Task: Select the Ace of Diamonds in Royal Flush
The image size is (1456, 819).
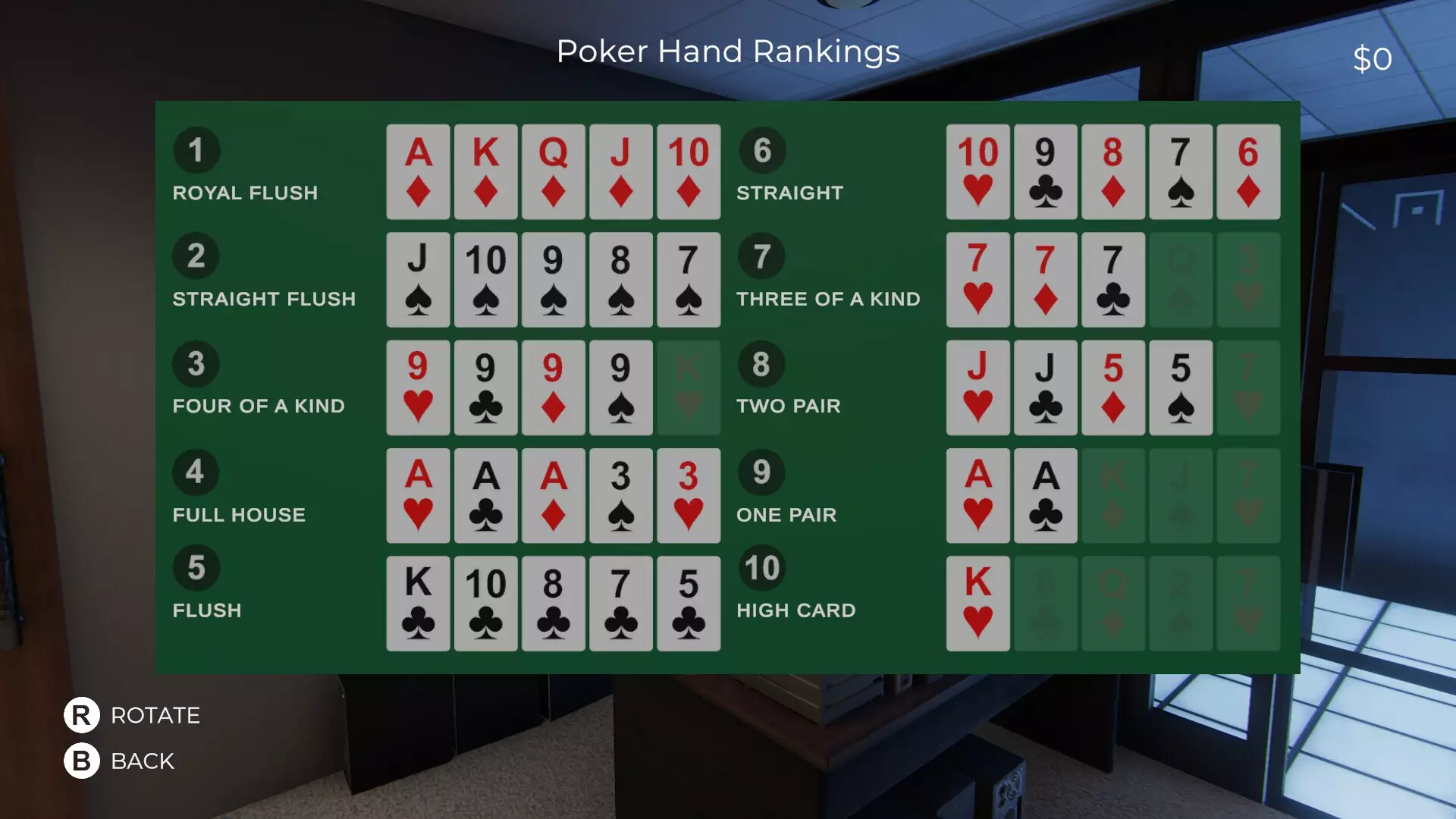Action: (417, 171)
